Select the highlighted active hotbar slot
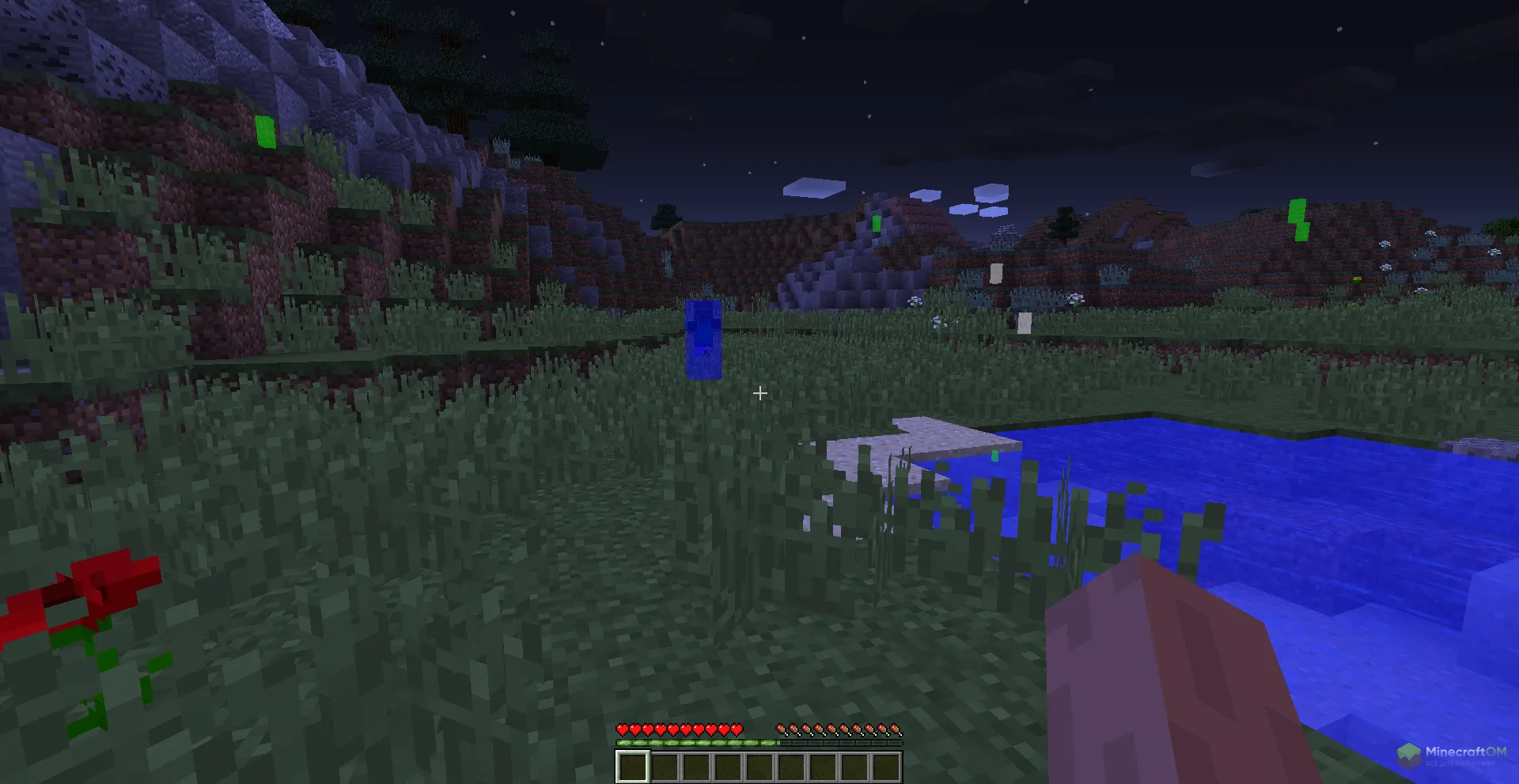 (x=632, y=767)
